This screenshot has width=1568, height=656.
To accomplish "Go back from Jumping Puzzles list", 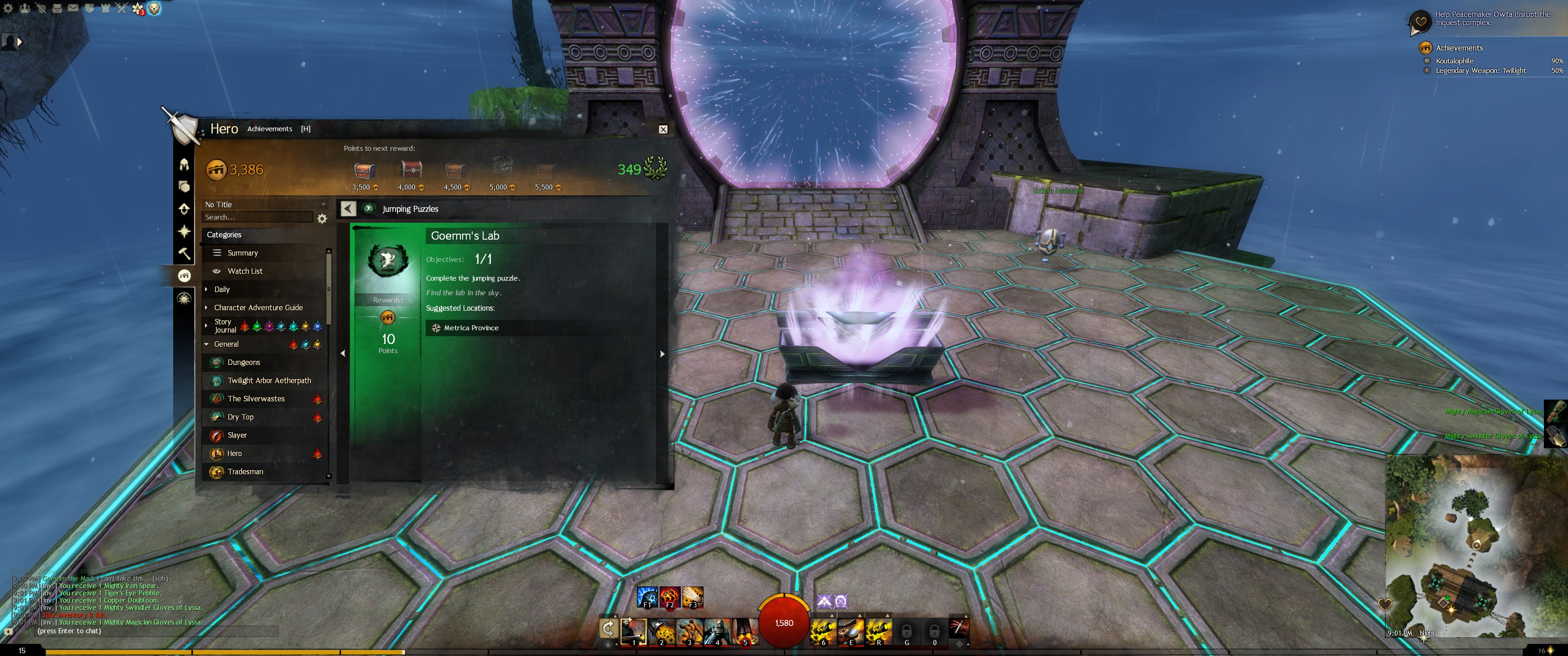I will pyautogui.click(x=348, y=209).
